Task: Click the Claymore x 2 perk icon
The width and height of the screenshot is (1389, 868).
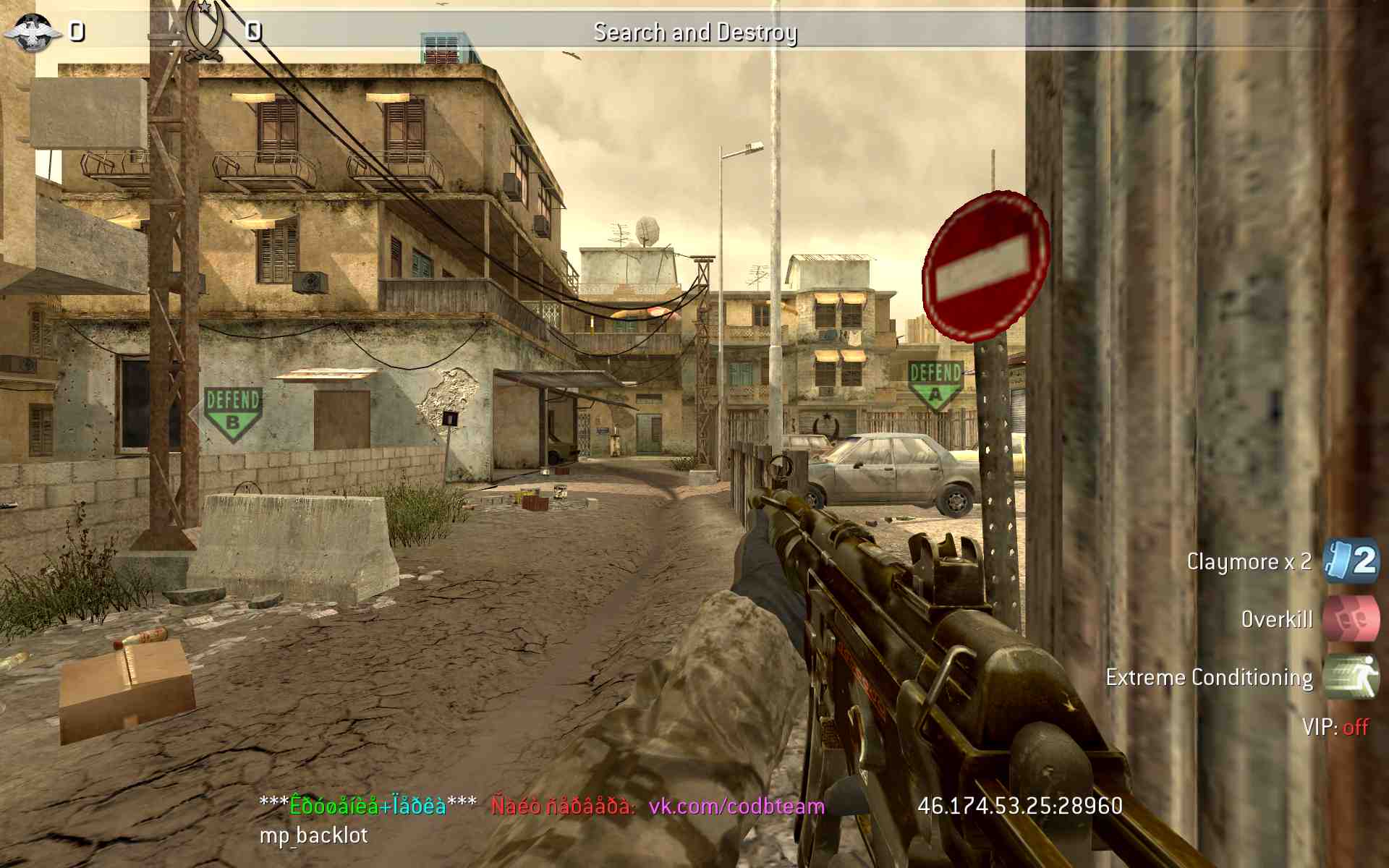Action: coord(1351,561)
